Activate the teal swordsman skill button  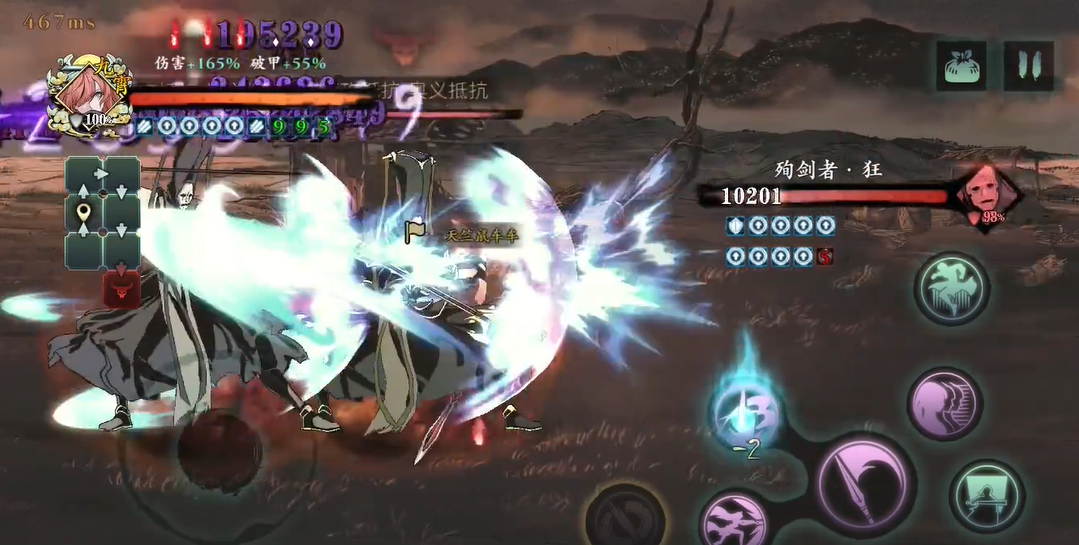(986, 495)
